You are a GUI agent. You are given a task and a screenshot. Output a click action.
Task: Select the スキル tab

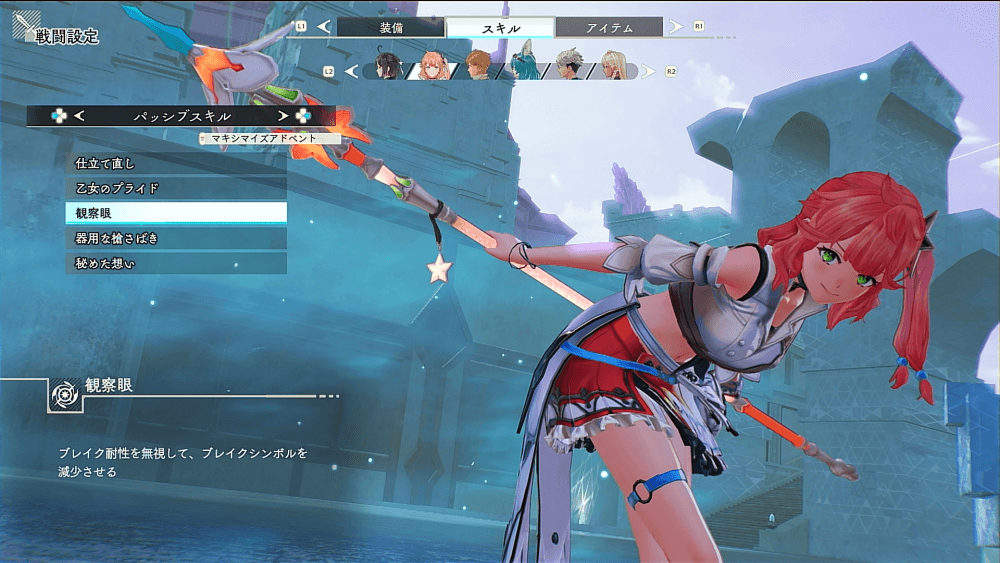coord(500,28)
